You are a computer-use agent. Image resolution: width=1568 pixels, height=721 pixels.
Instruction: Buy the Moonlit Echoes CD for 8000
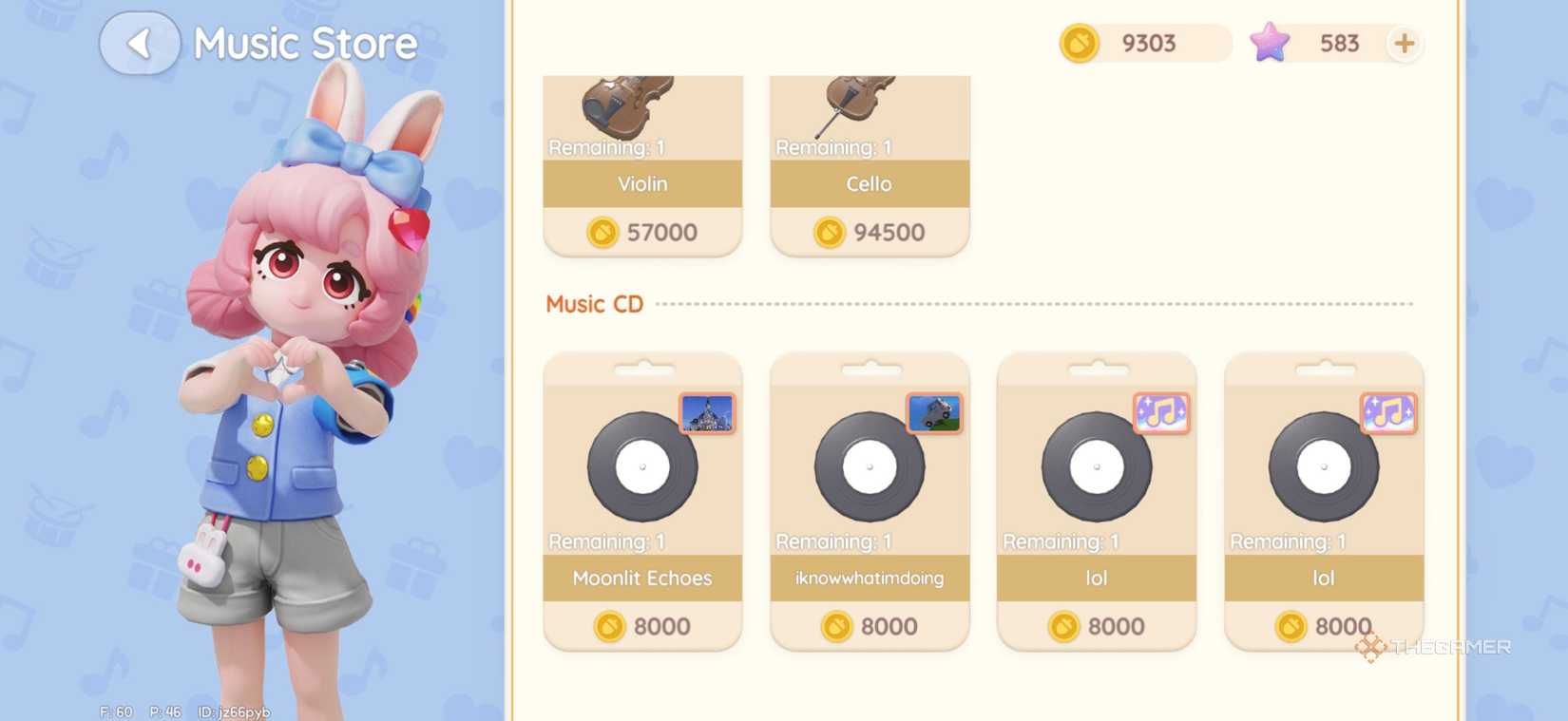(641, 626)
